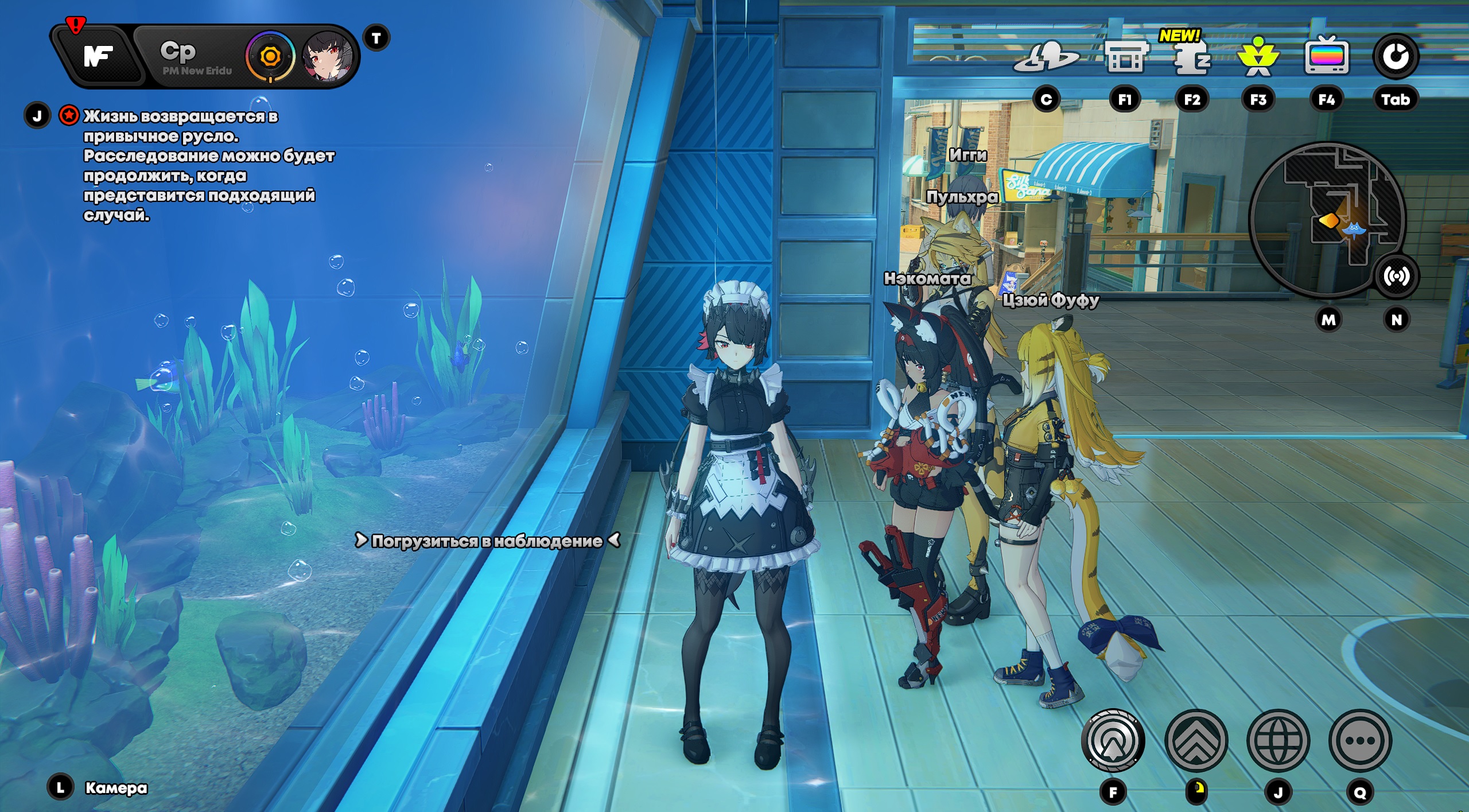This screenshot has width=1469, height=812.
Task: Open the rainbow TV icon
Action: [1326, 56]
